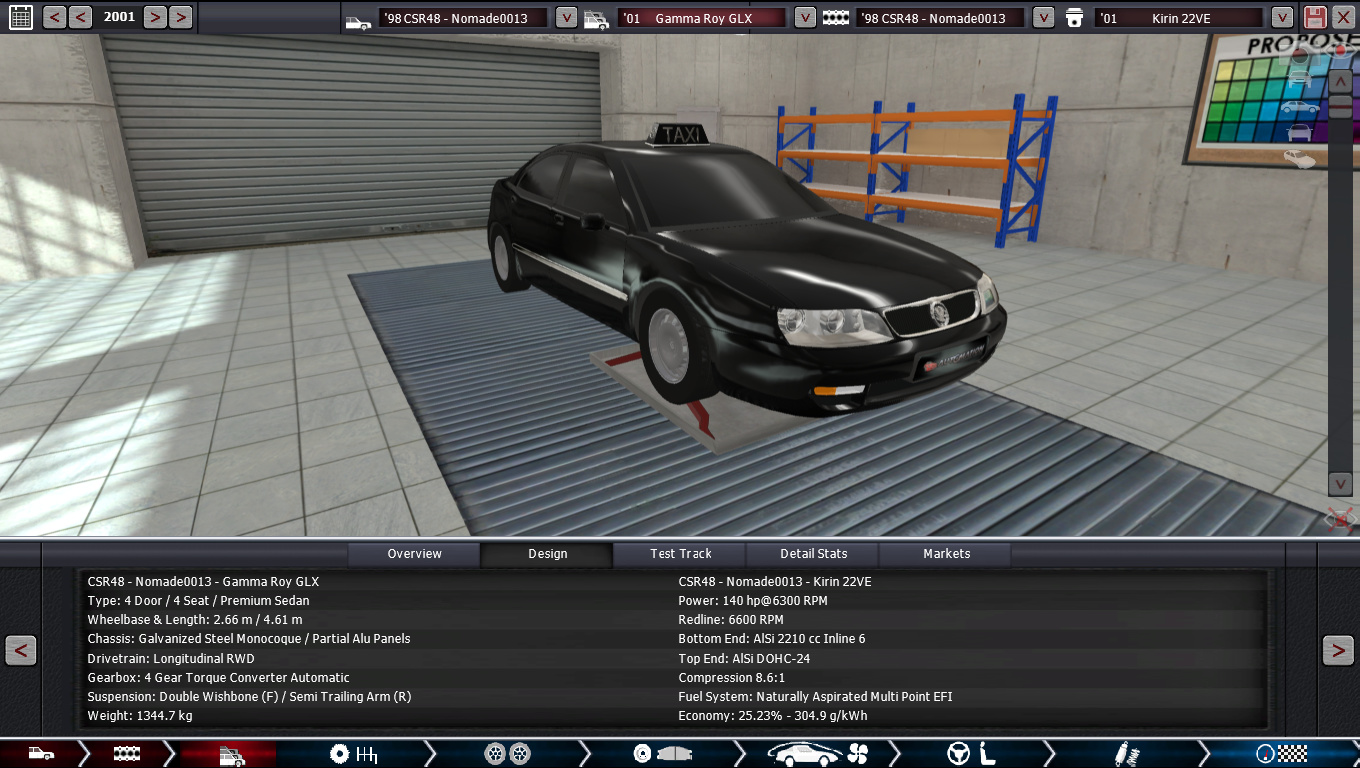Open the calendar icon
Image resolution: width=1360 pixels, height=768 pixels.
(20, 17)
